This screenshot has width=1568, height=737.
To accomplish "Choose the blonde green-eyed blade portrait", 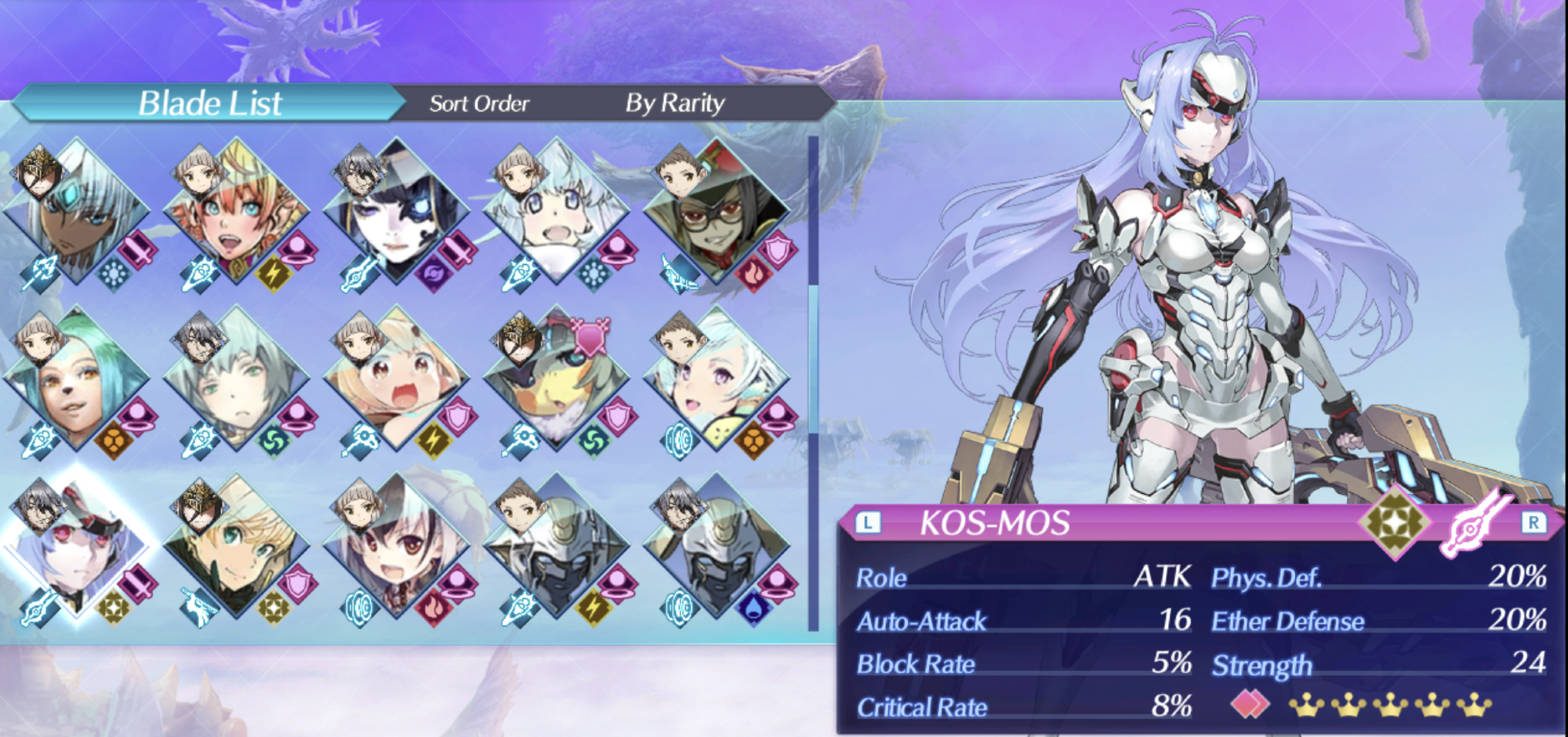I will [238, 547].
